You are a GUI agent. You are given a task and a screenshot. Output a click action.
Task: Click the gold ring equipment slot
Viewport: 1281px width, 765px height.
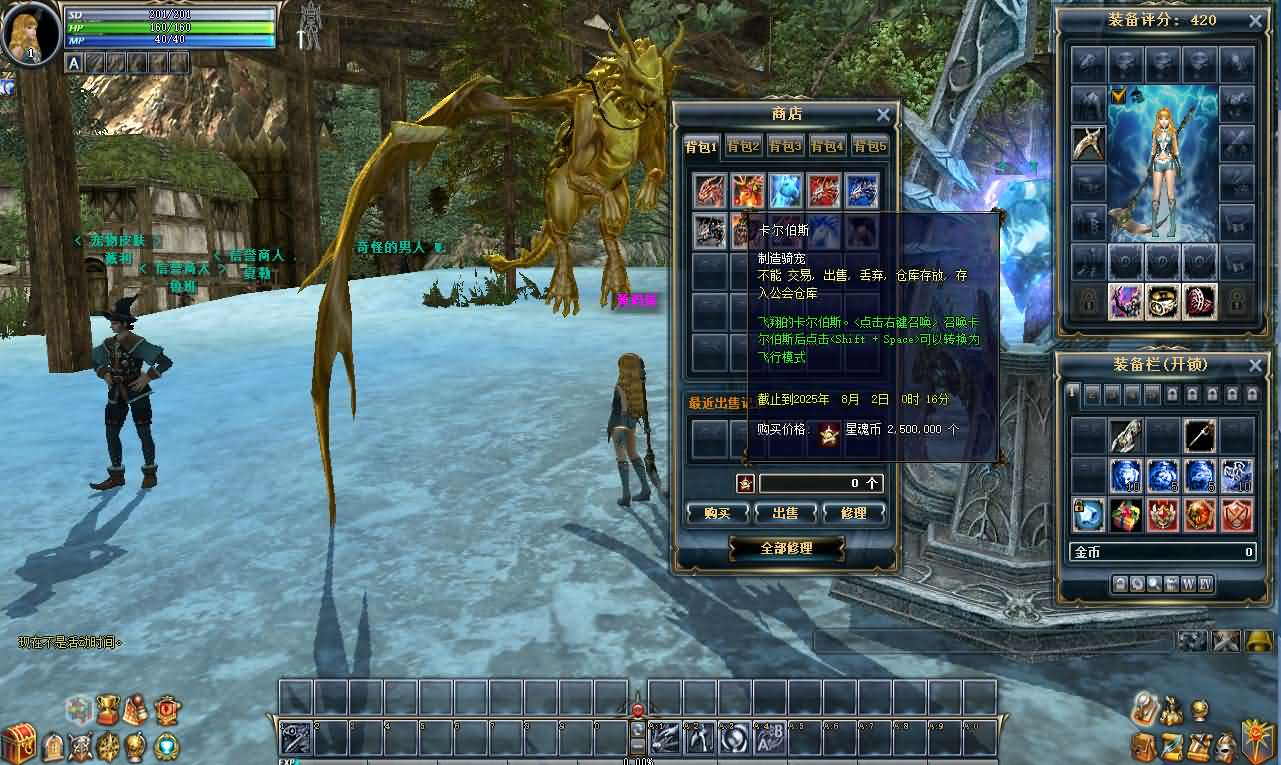[1162, 300]
